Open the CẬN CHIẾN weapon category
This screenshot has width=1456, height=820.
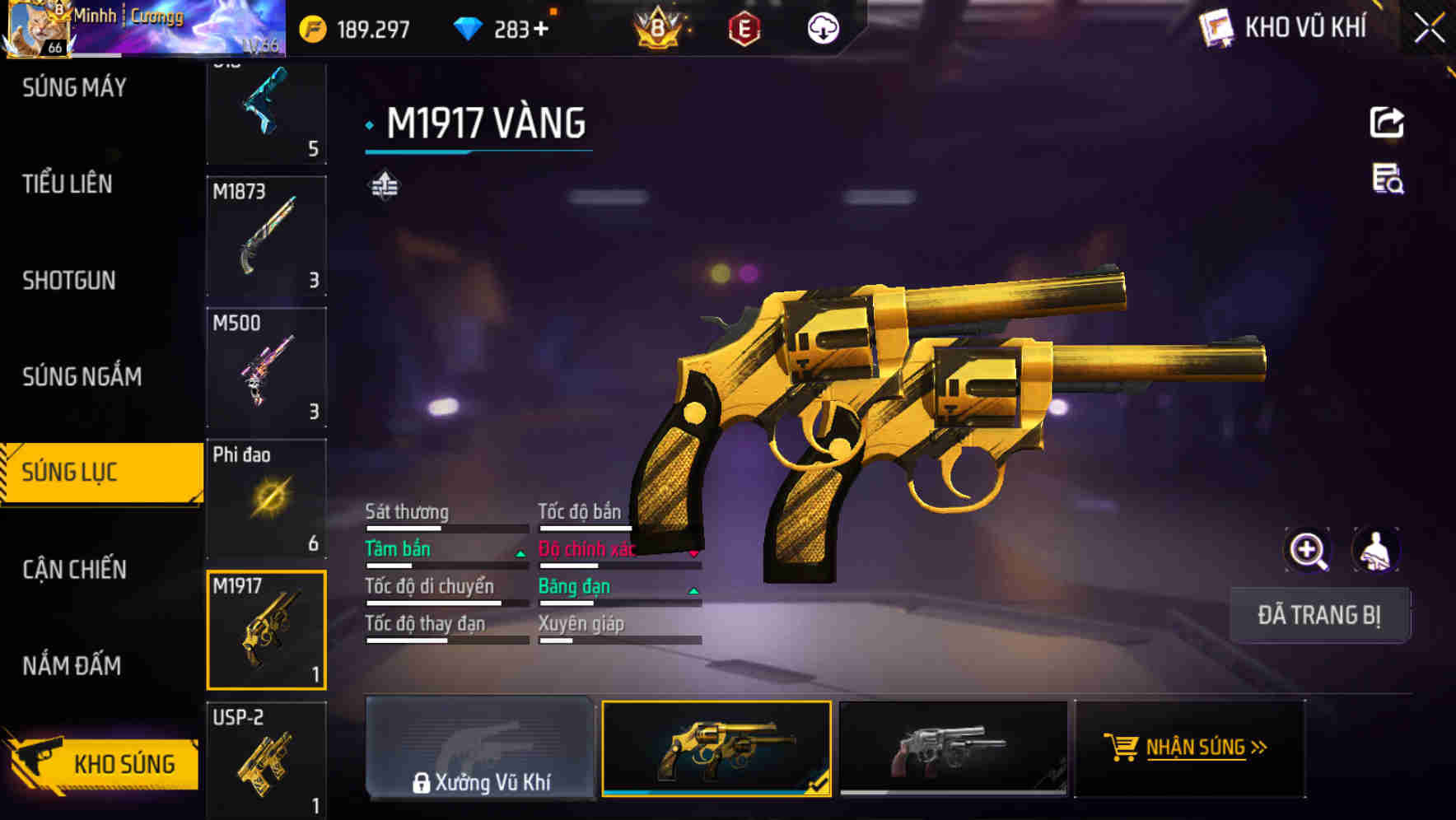(x=72, y=569)
